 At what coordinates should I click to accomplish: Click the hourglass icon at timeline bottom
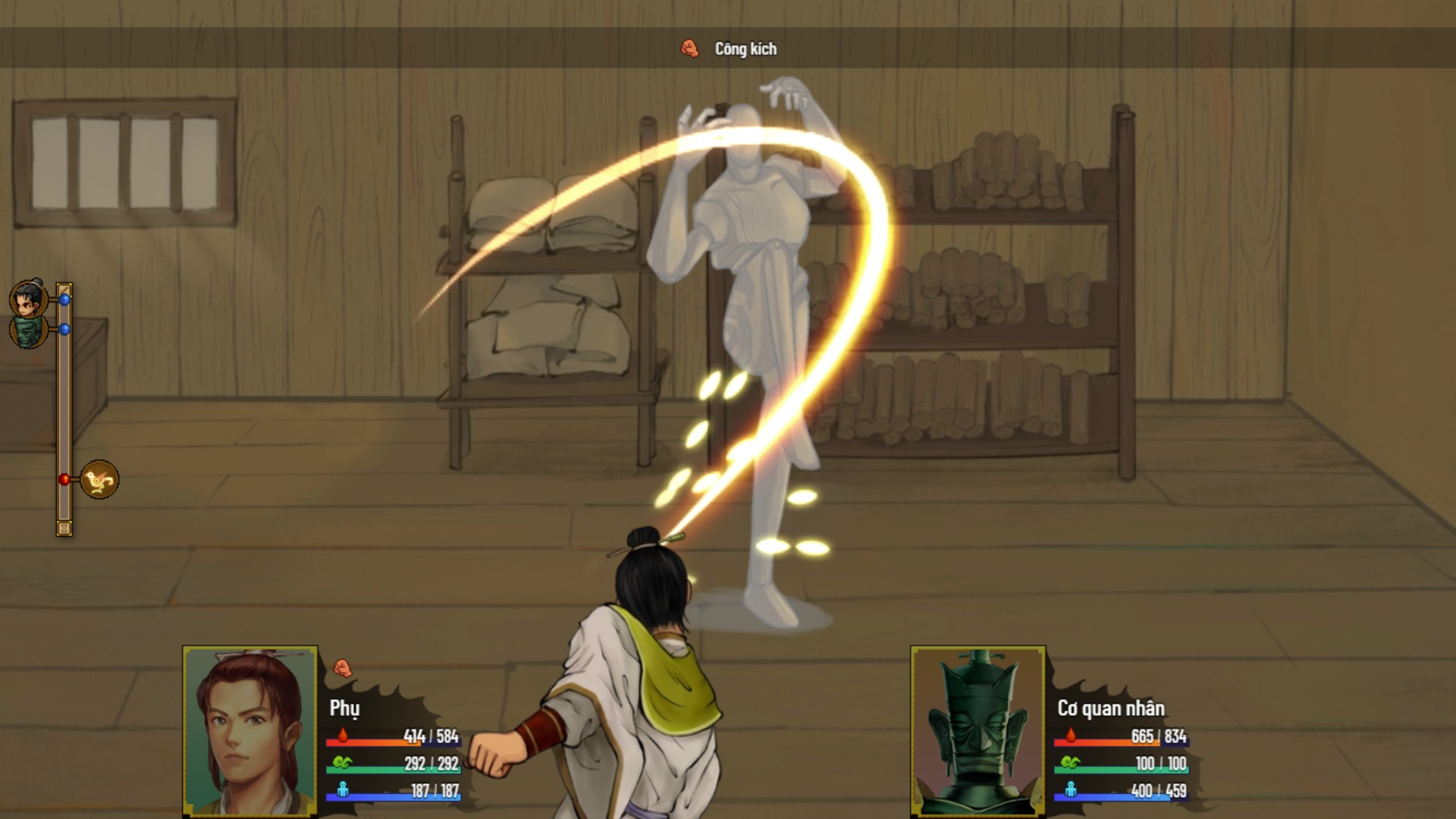64,529
